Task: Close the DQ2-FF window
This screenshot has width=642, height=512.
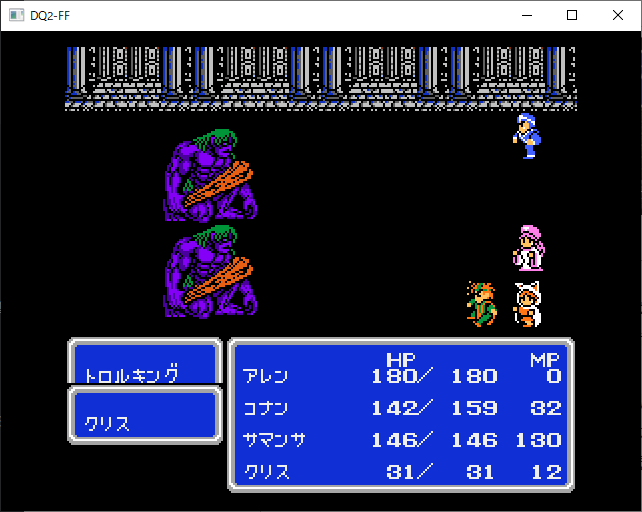Action: coord(618,15)
